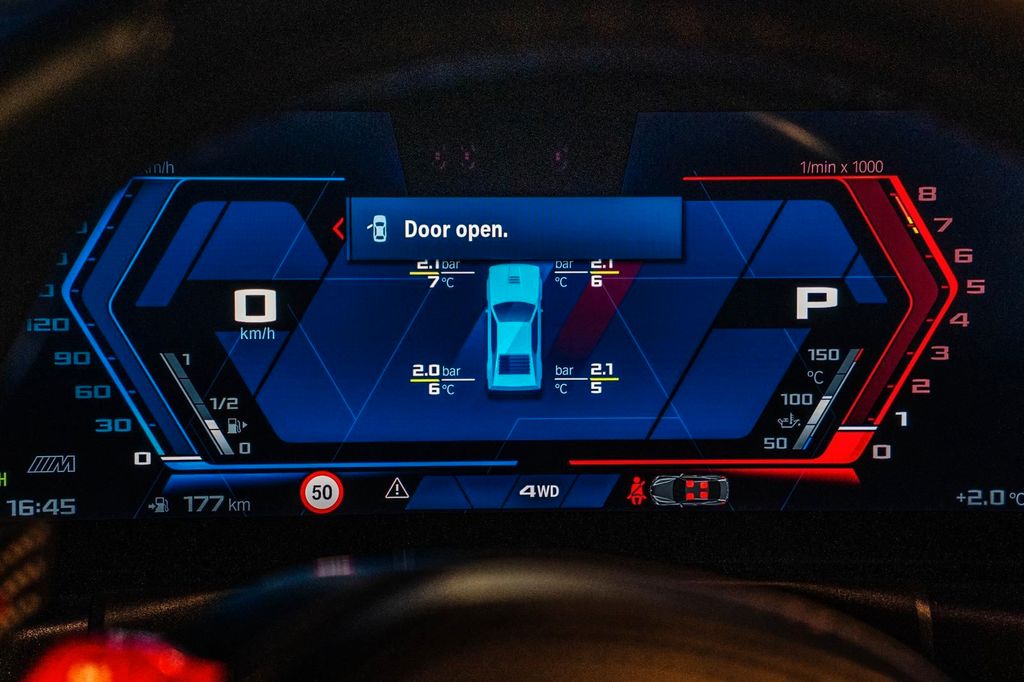Viewport: 1024px width, 682px height.
Task: Select the warning triangle icon
Action: click(x=397, y=489)
